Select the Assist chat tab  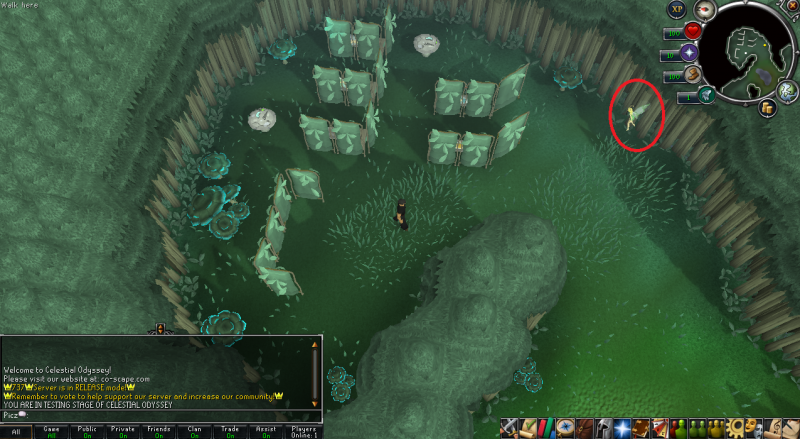[x=263, y=431]
